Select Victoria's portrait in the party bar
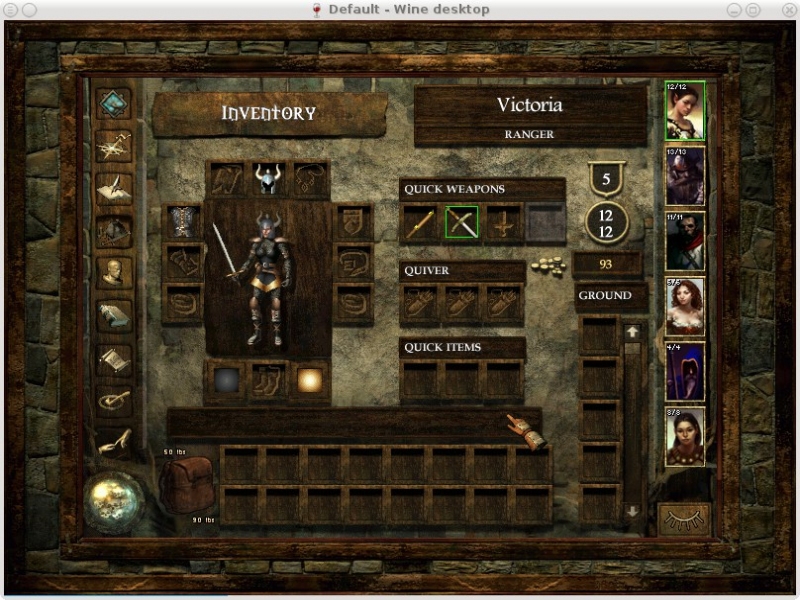 click(x=685, y=111)
